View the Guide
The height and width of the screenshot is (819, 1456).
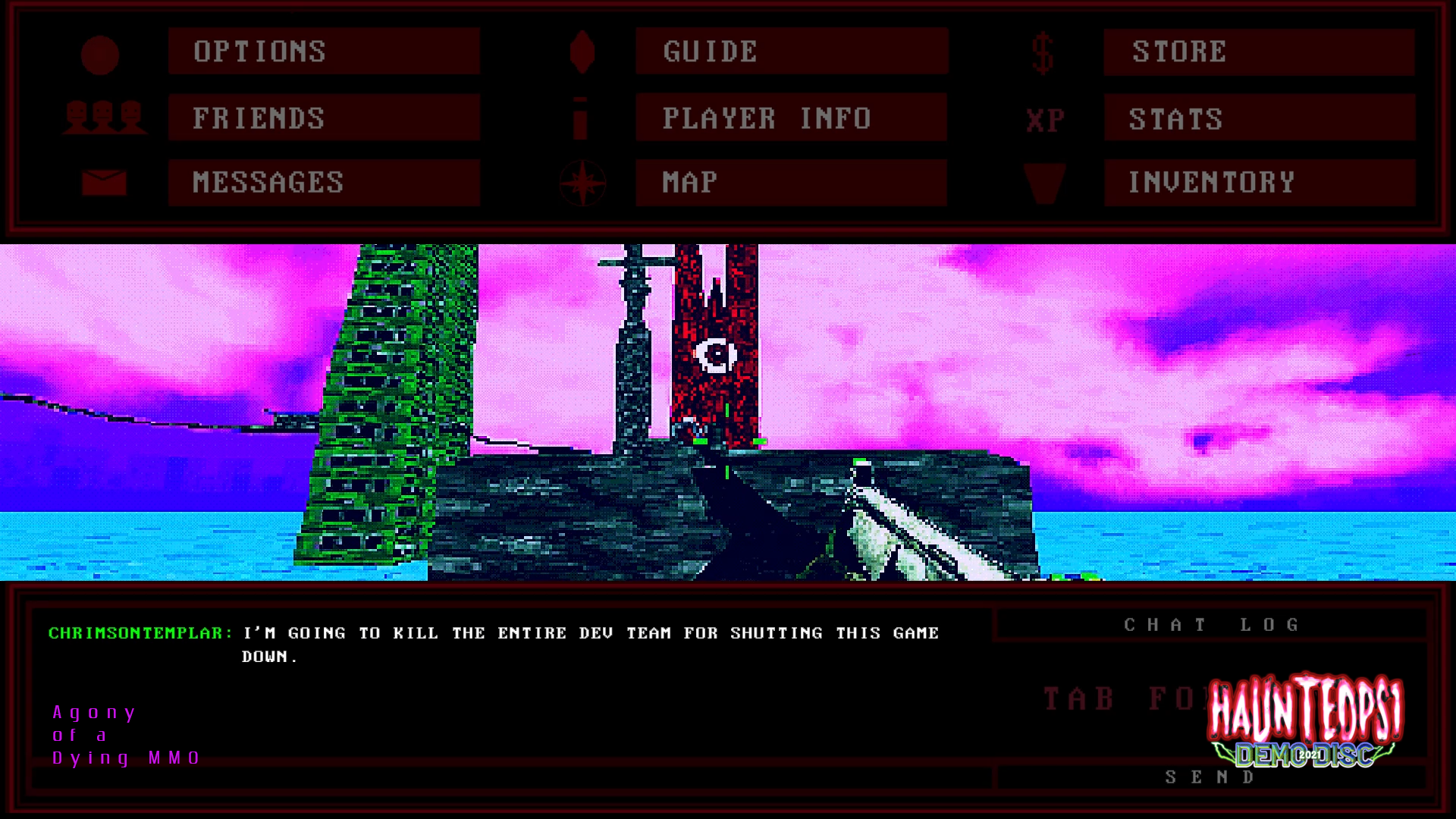[790, 52]
